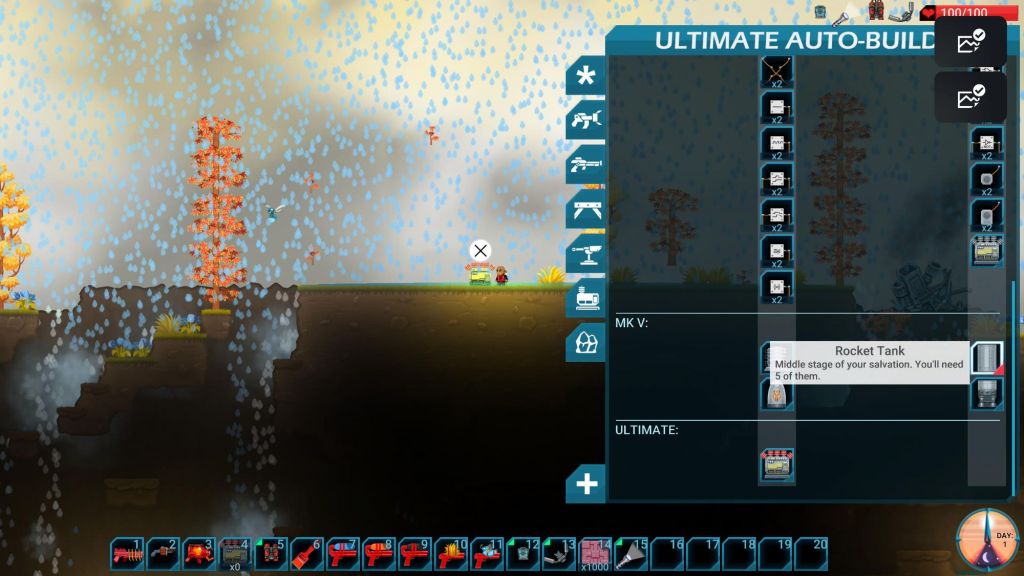The height and width of the screenshot is (576, 1024).
Task: Equip the flashlight in hotbar slot 15
Action: point(632,553)
